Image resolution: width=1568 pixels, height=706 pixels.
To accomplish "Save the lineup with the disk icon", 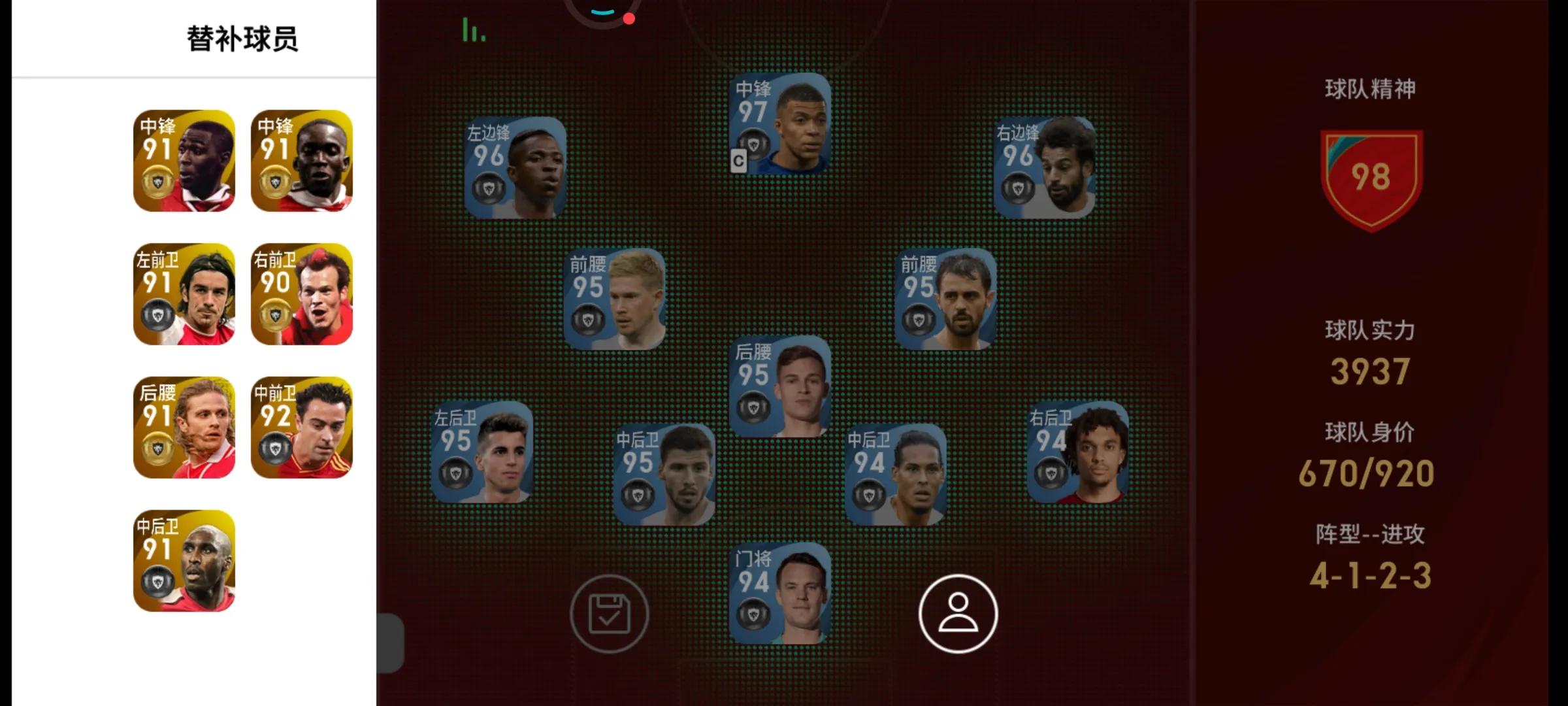I will [x=609, y=613].
